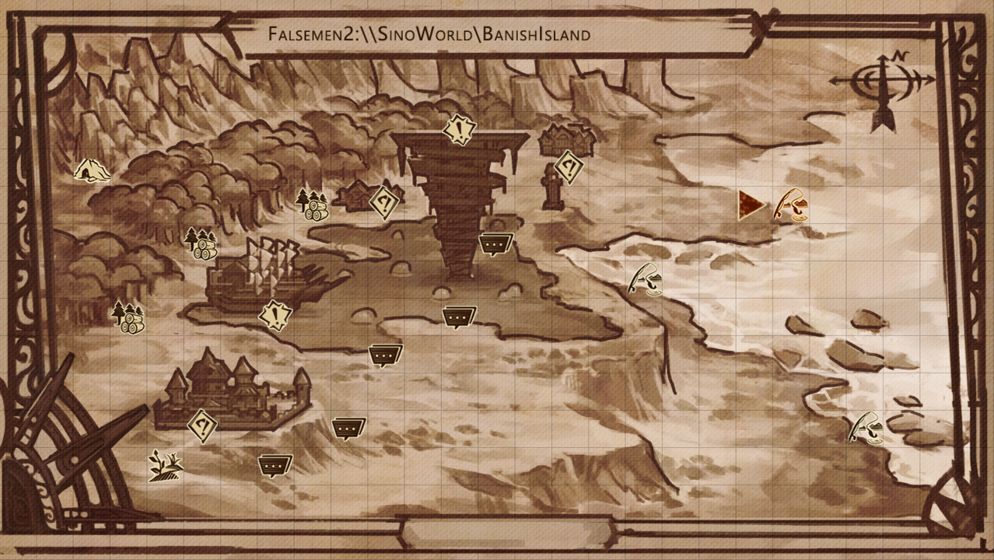This screenshot has height=560, width=994.
Task: Select the highlighted fishing spot beside the arrow
Action: 792,204
